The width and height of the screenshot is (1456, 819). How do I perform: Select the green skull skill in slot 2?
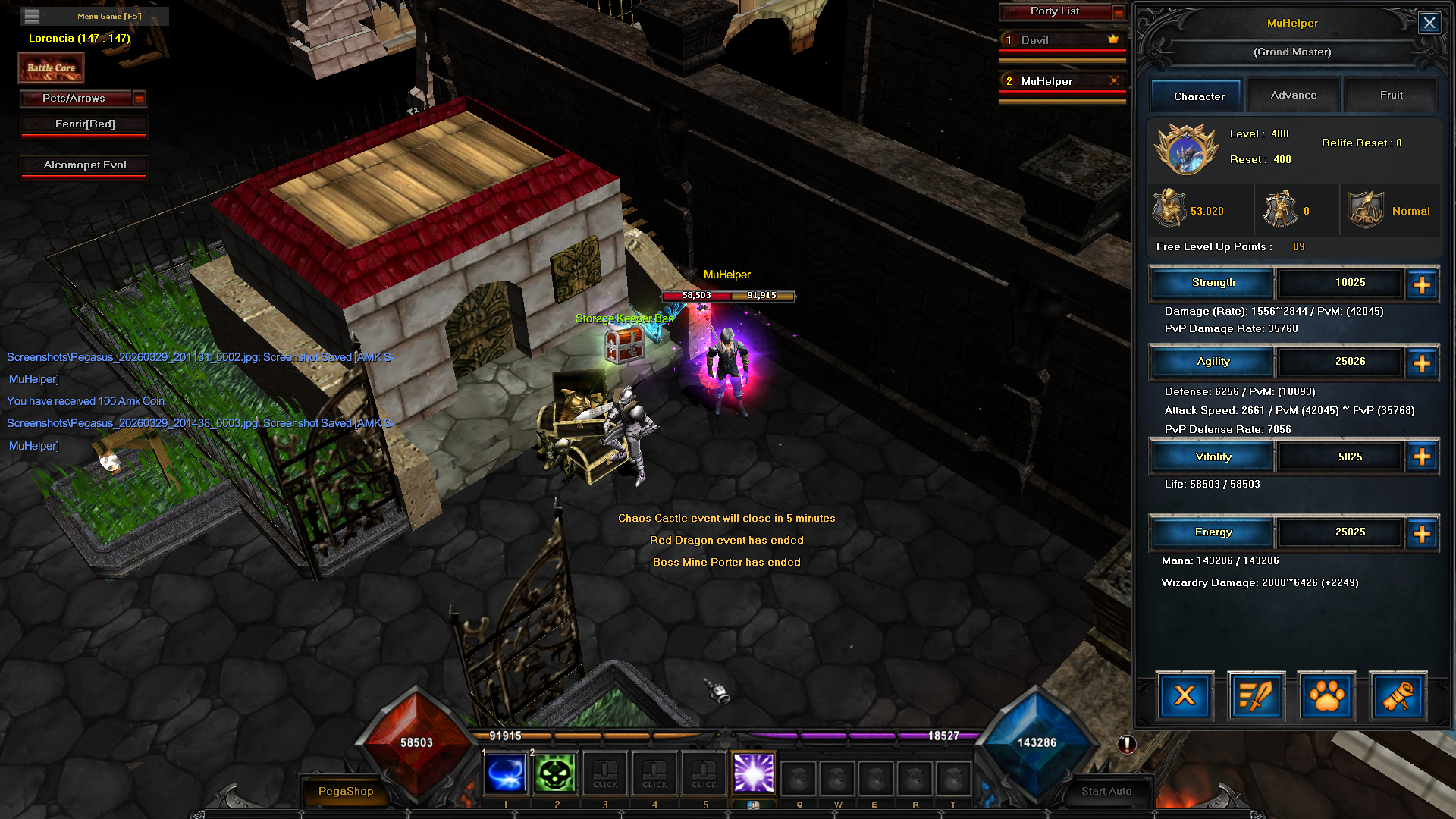point(555,773)
